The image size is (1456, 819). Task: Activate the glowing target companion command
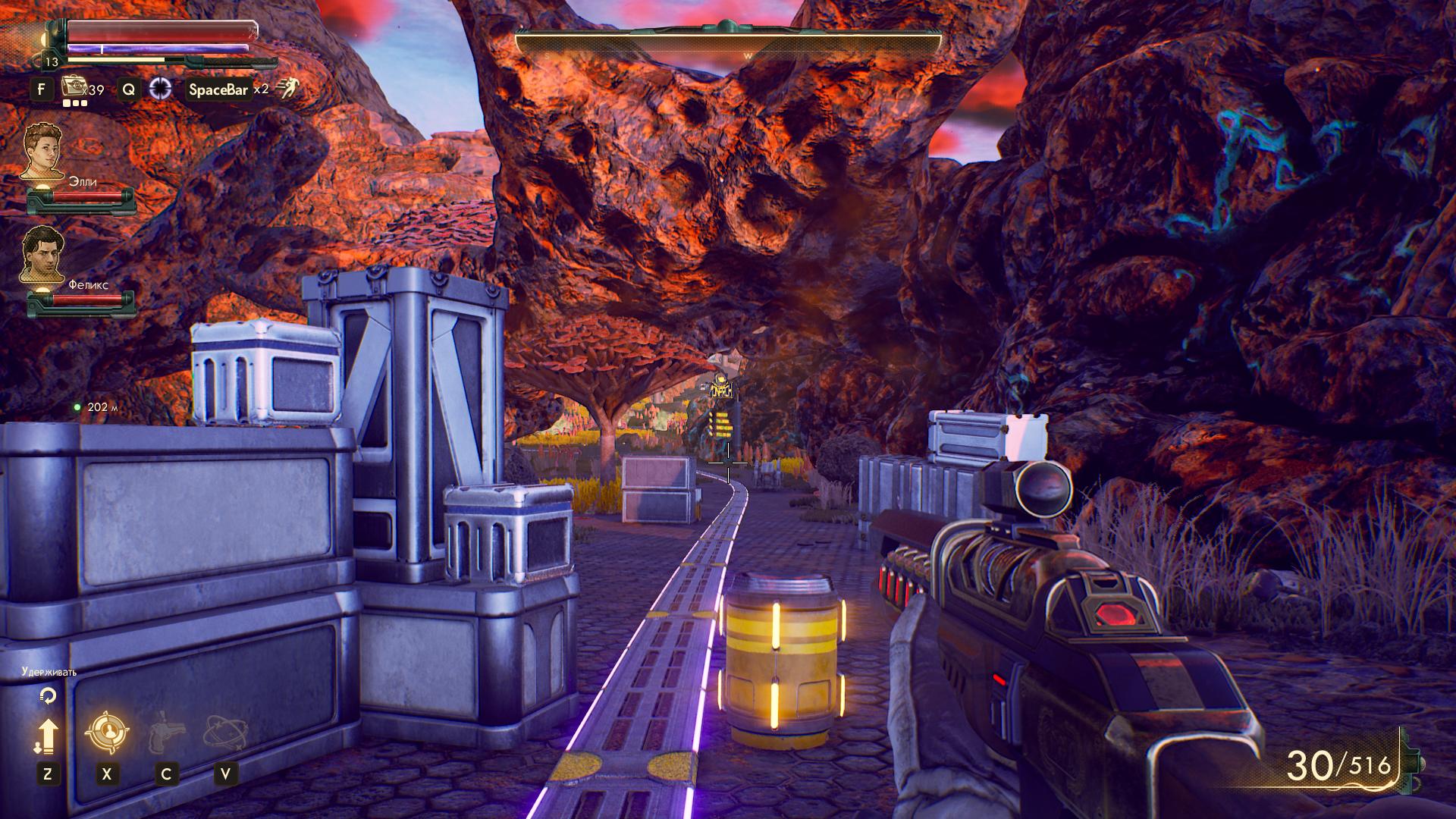(106, 733)
